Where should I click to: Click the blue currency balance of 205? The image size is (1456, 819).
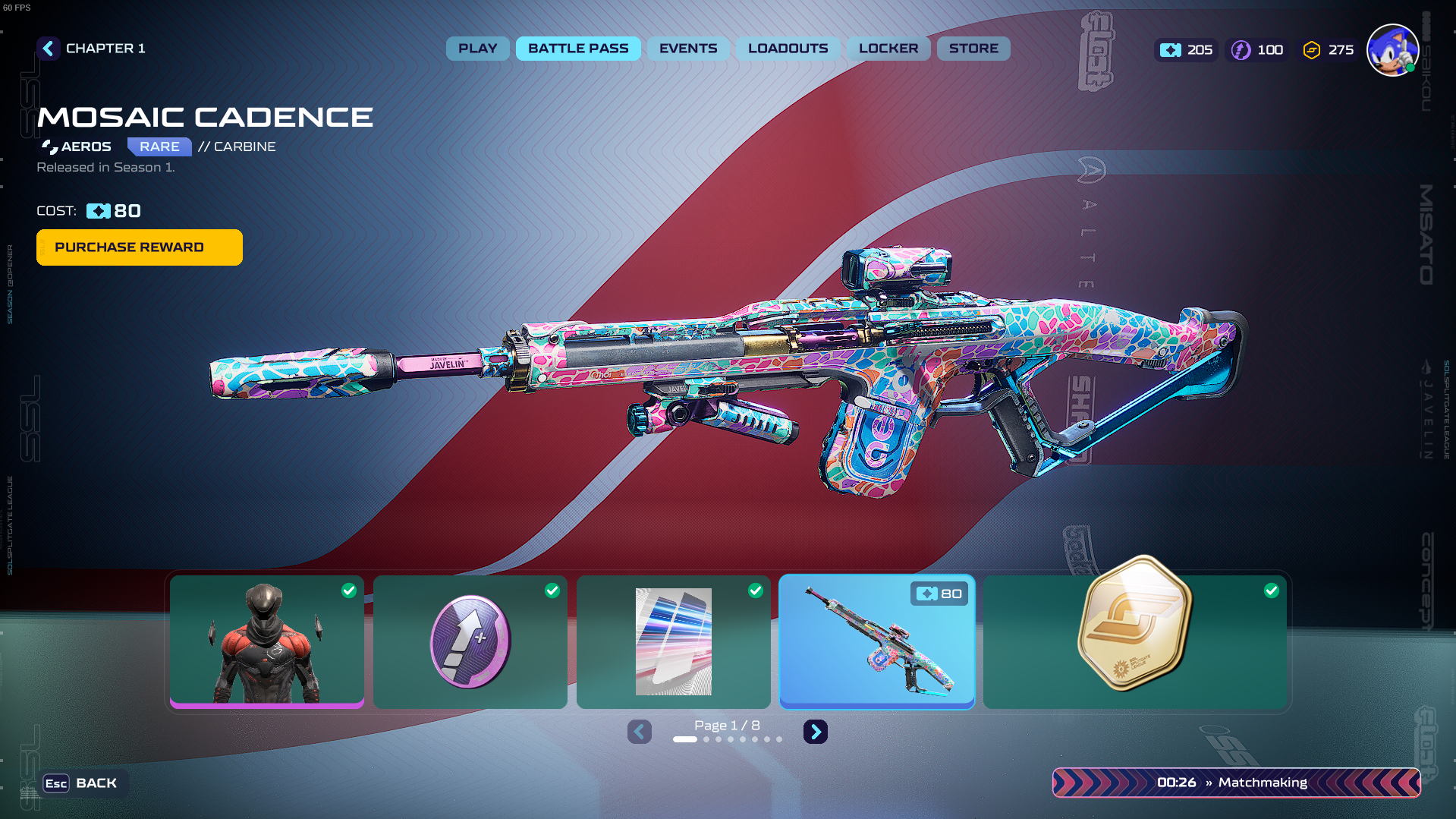(x=1187, y=50)
